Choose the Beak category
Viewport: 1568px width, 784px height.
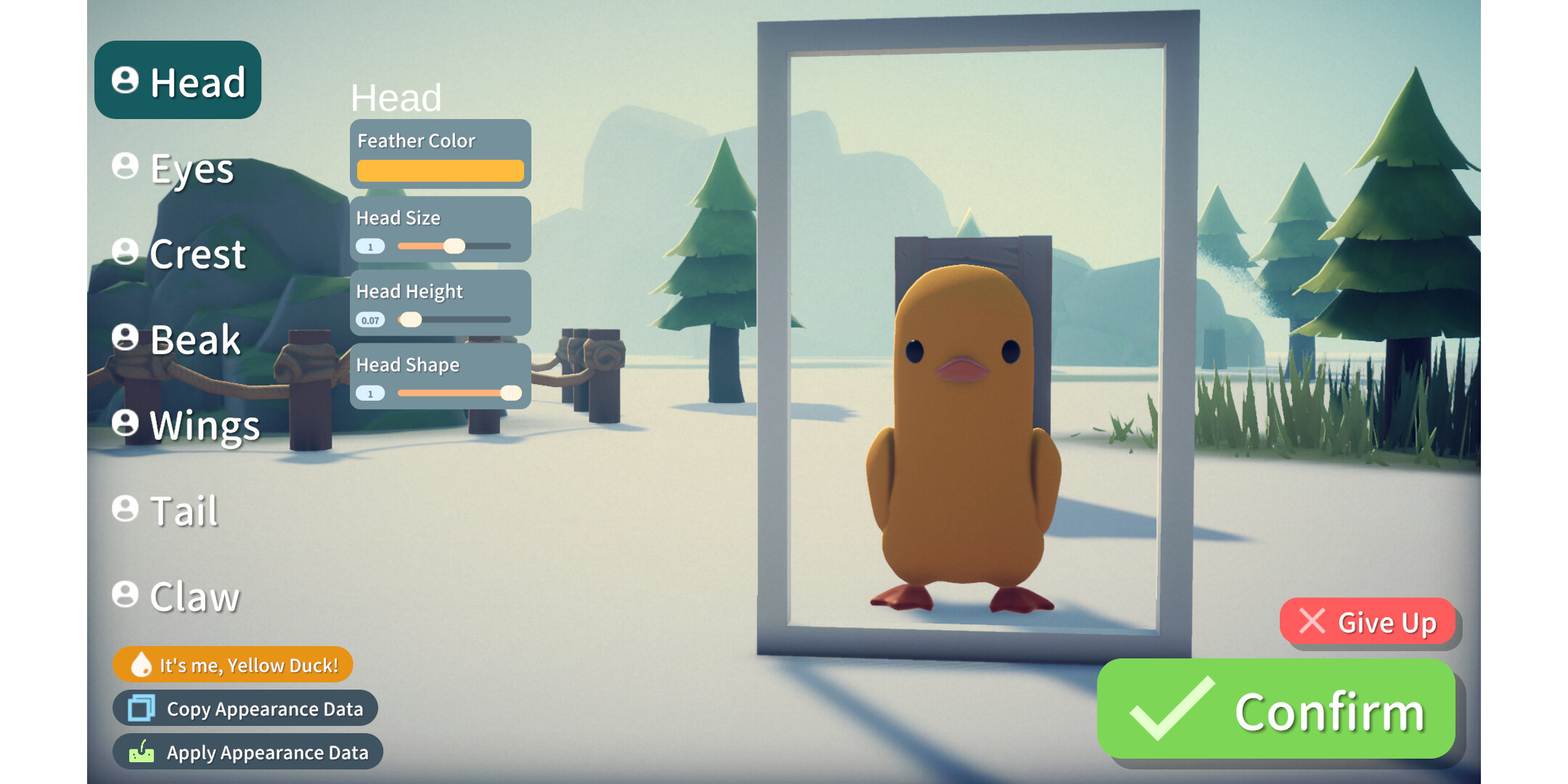pos(176,339)
